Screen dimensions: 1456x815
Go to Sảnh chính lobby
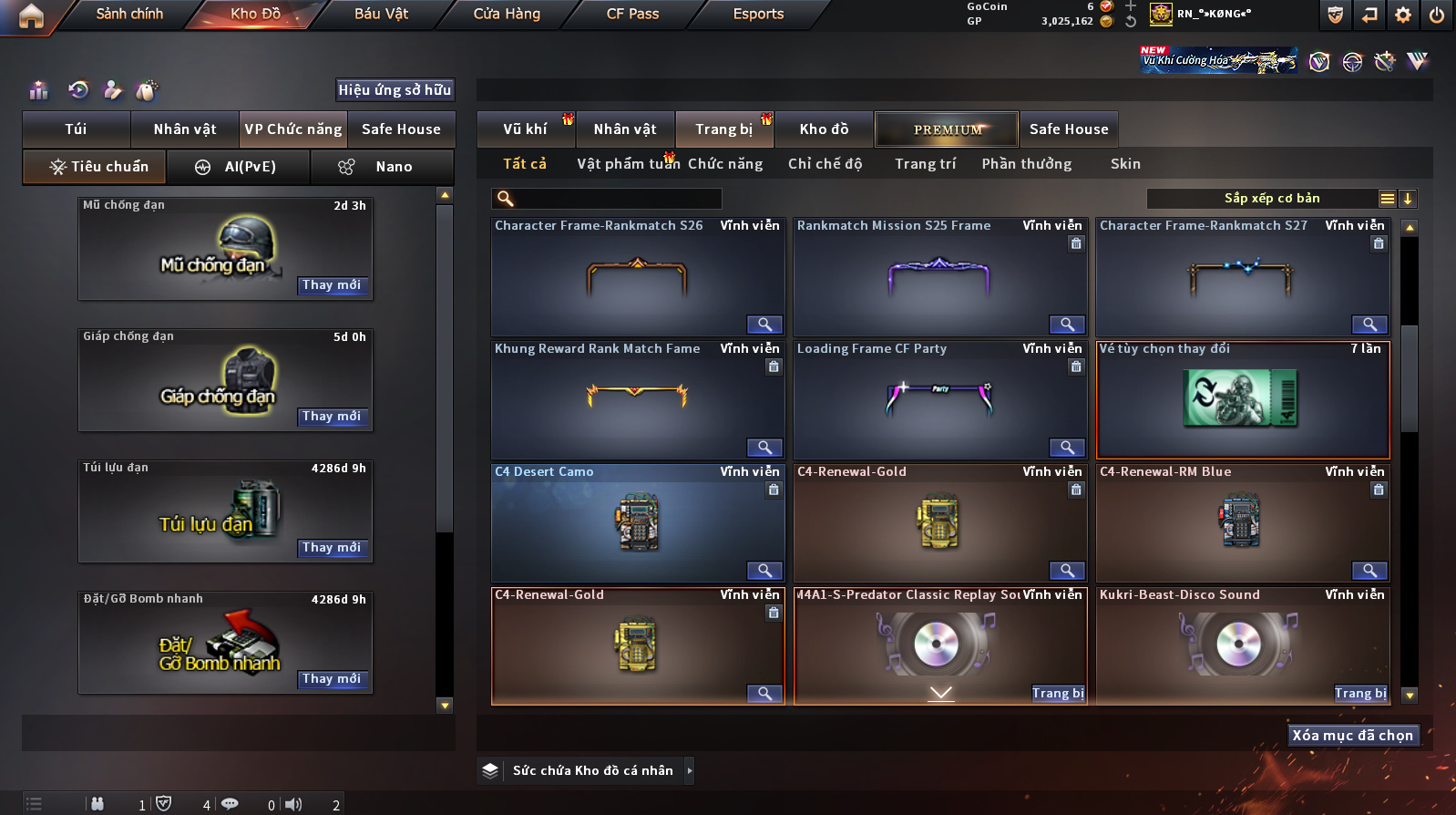click(x=129, y=14)
